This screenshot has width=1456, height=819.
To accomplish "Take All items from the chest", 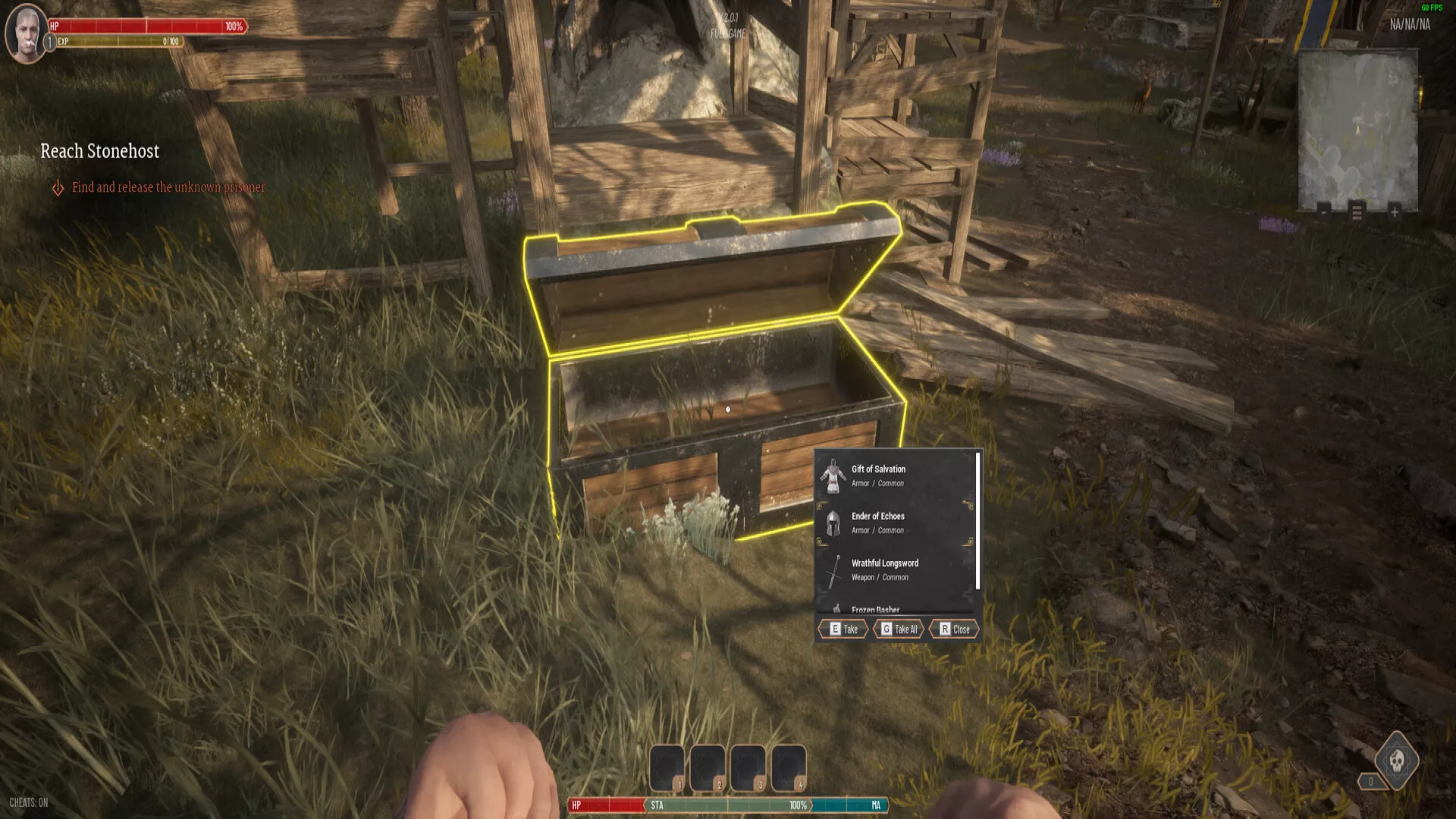I will [x=899, y=629].
